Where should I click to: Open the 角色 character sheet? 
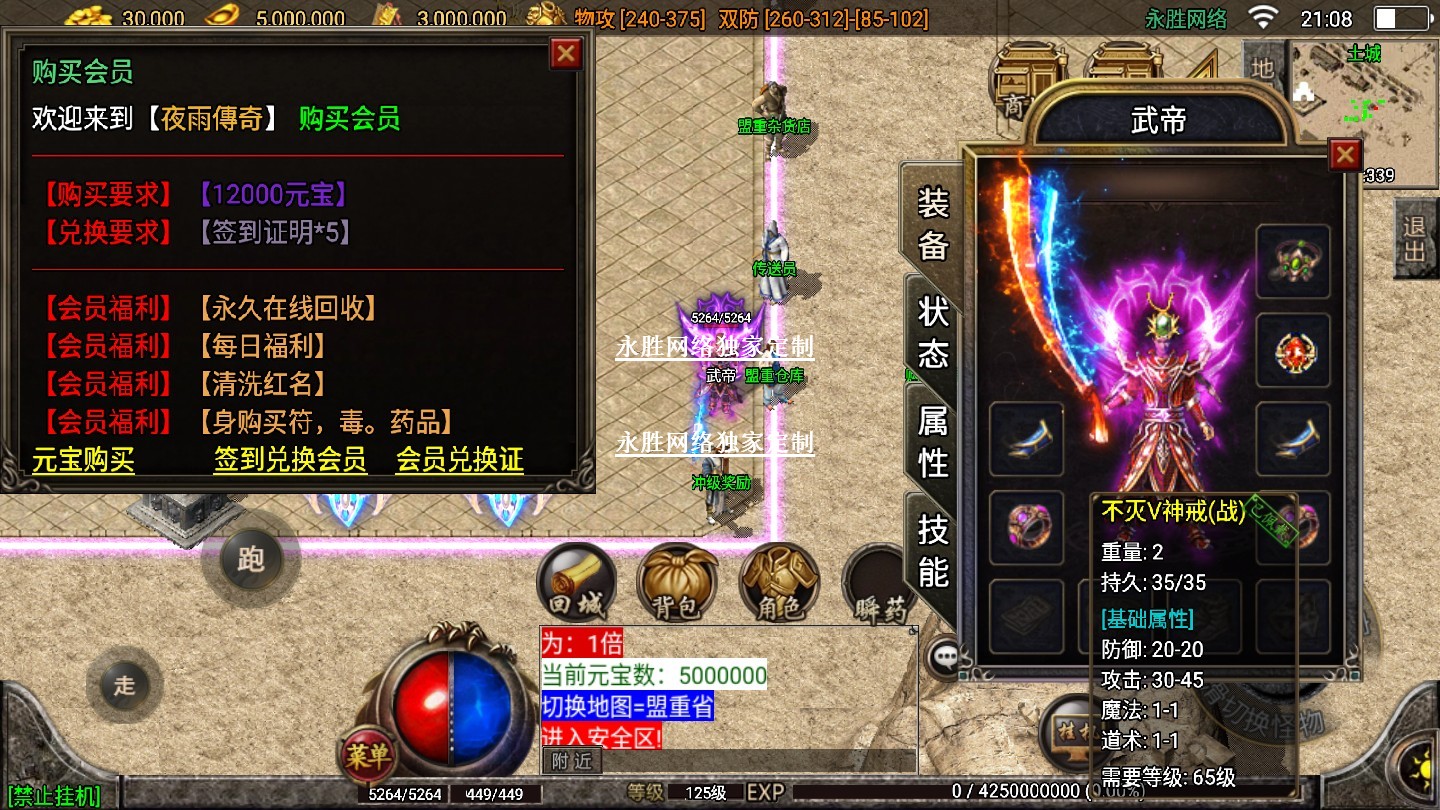pos(779,585)
